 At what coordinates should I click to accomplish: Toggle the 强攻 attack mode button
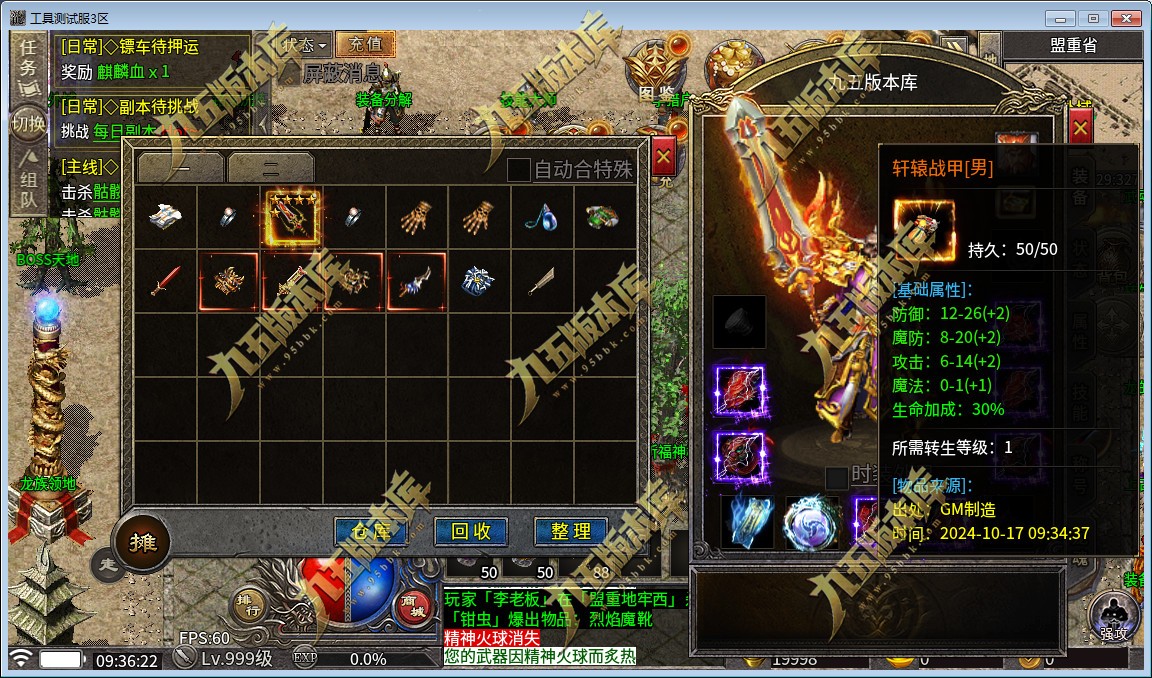tap(1114, 613)
